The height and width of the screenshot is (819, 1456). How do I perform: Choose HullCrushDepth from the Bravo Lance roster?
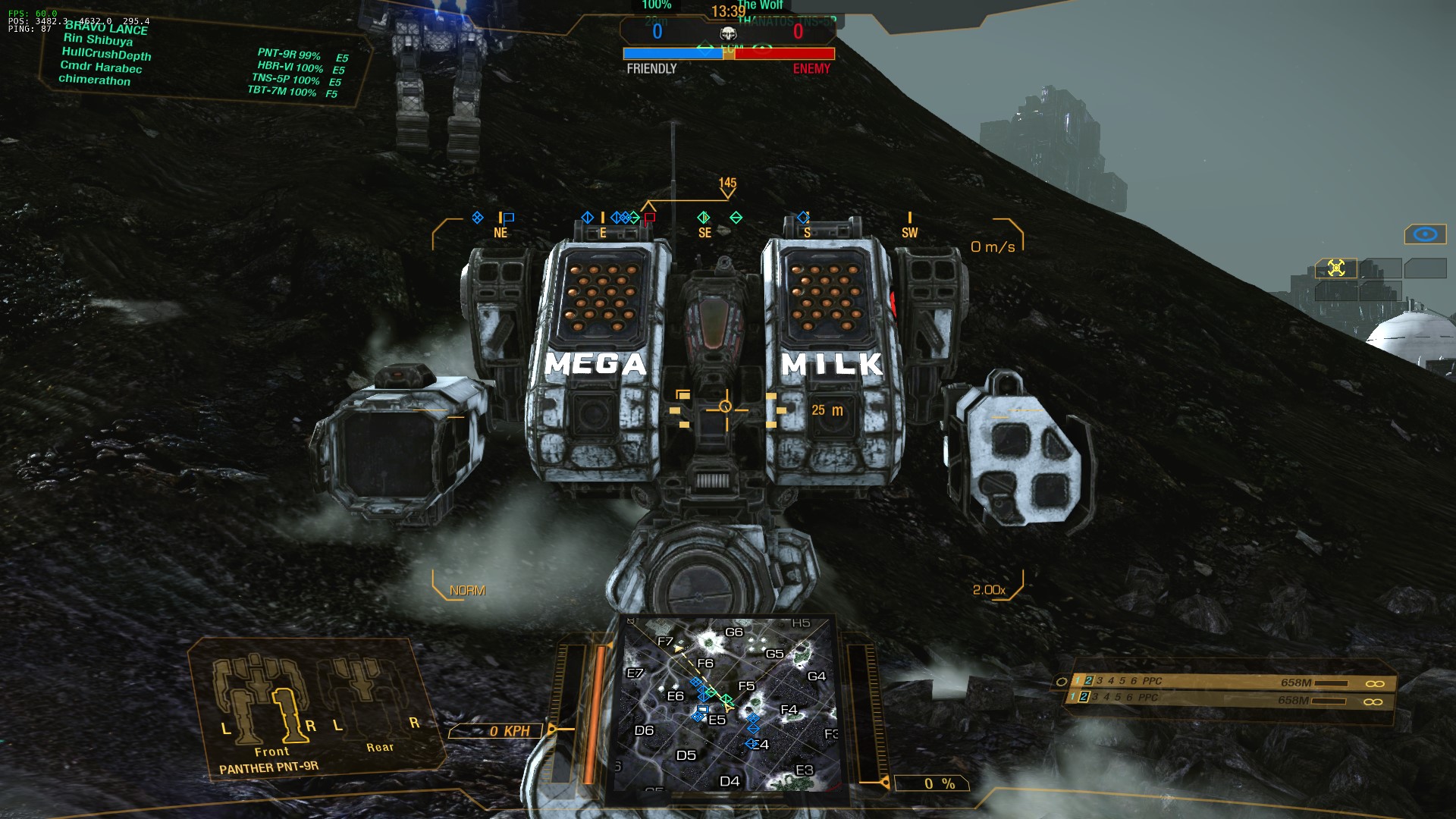(106, 53)
